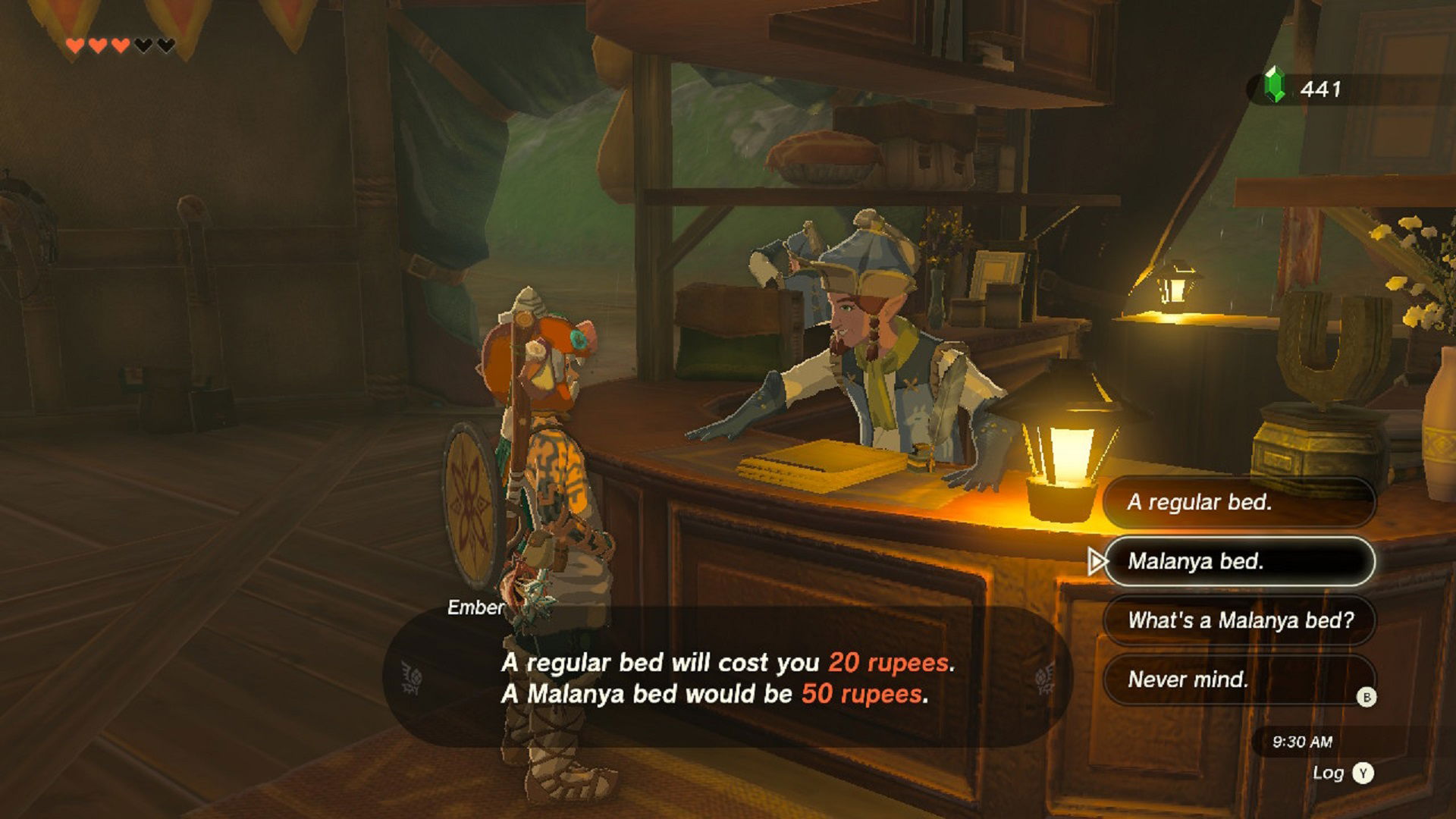Select the "Malanya bed." option
Image resolution: width=1456 pixels, height=819 pixels.
click(1238, 561)
